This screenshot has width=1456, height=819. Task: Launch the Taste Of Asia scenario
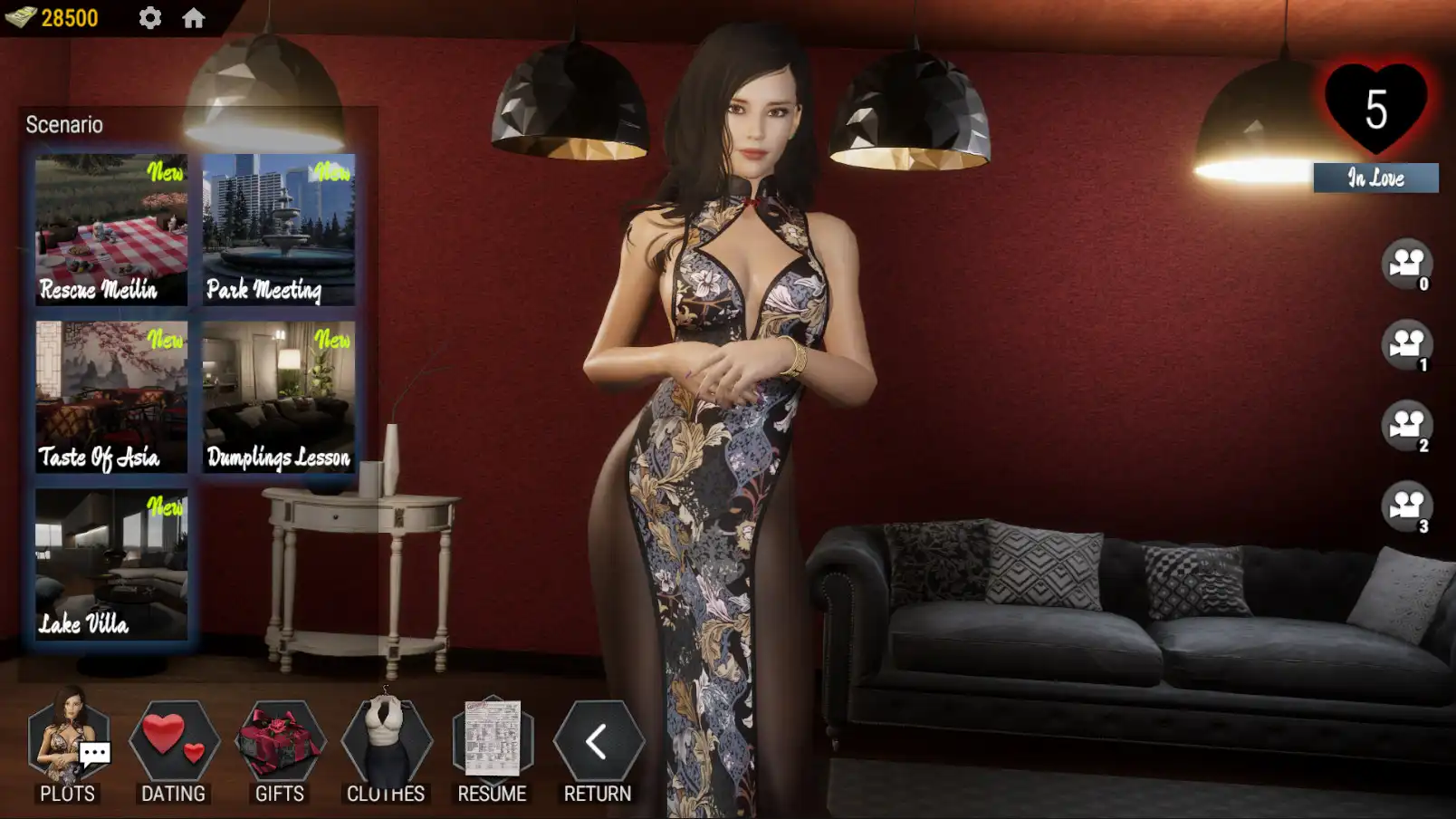coord(110,394)
